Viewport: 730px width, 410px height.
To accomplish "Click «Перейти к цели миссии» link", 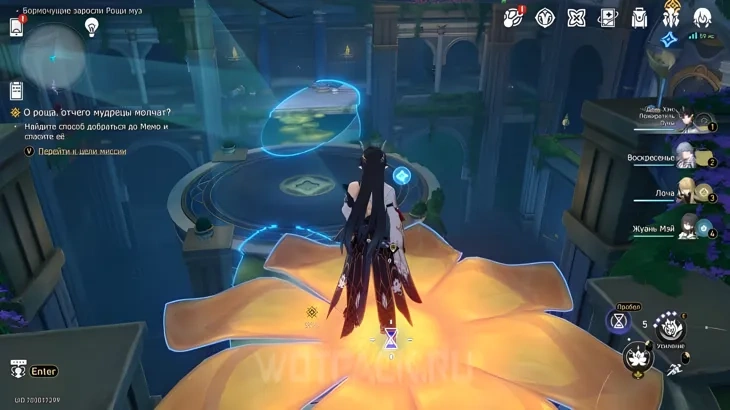I will pyautogui.click(x=82, y=151).
